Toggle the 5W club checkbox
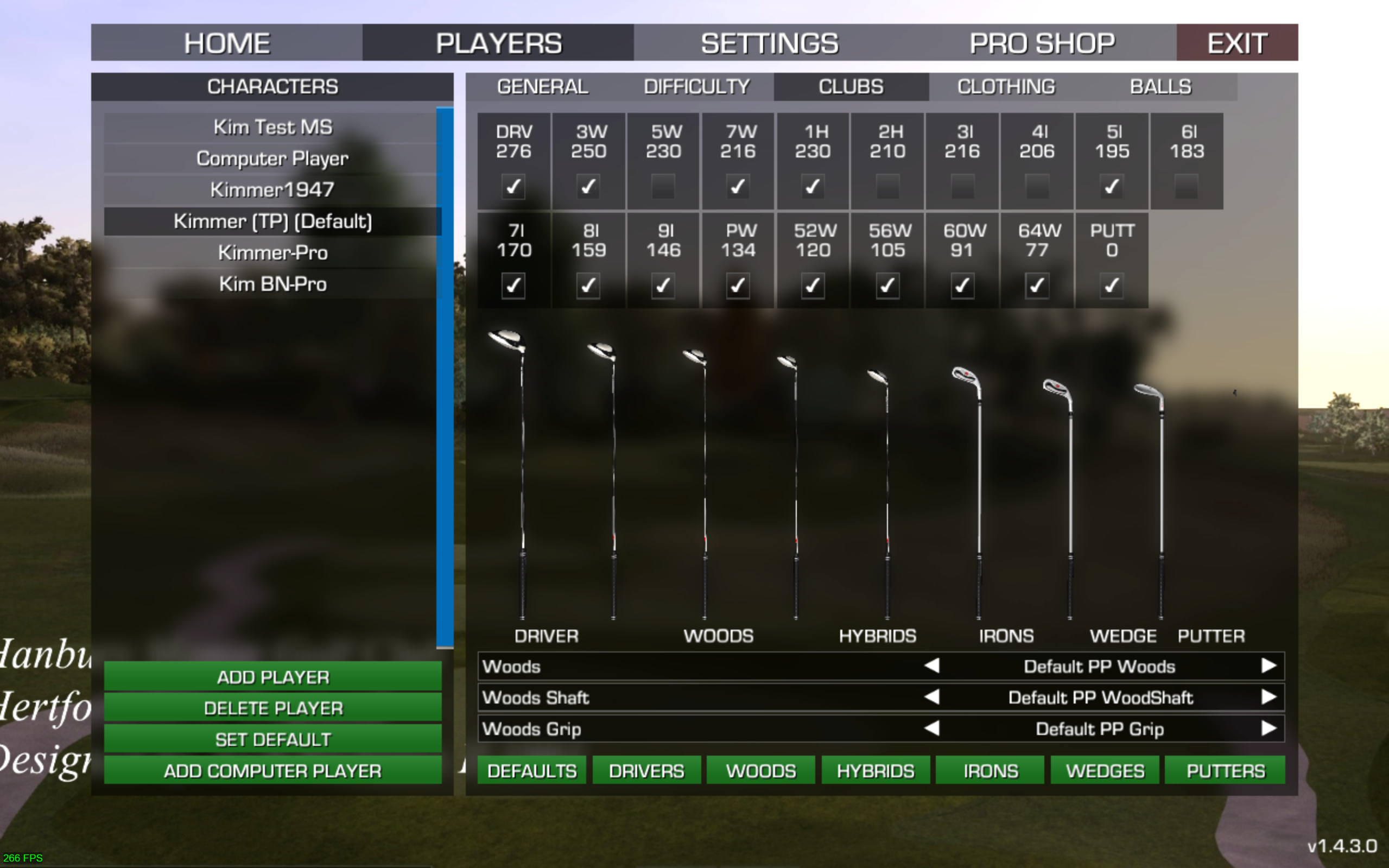 (x=663, y=187)
